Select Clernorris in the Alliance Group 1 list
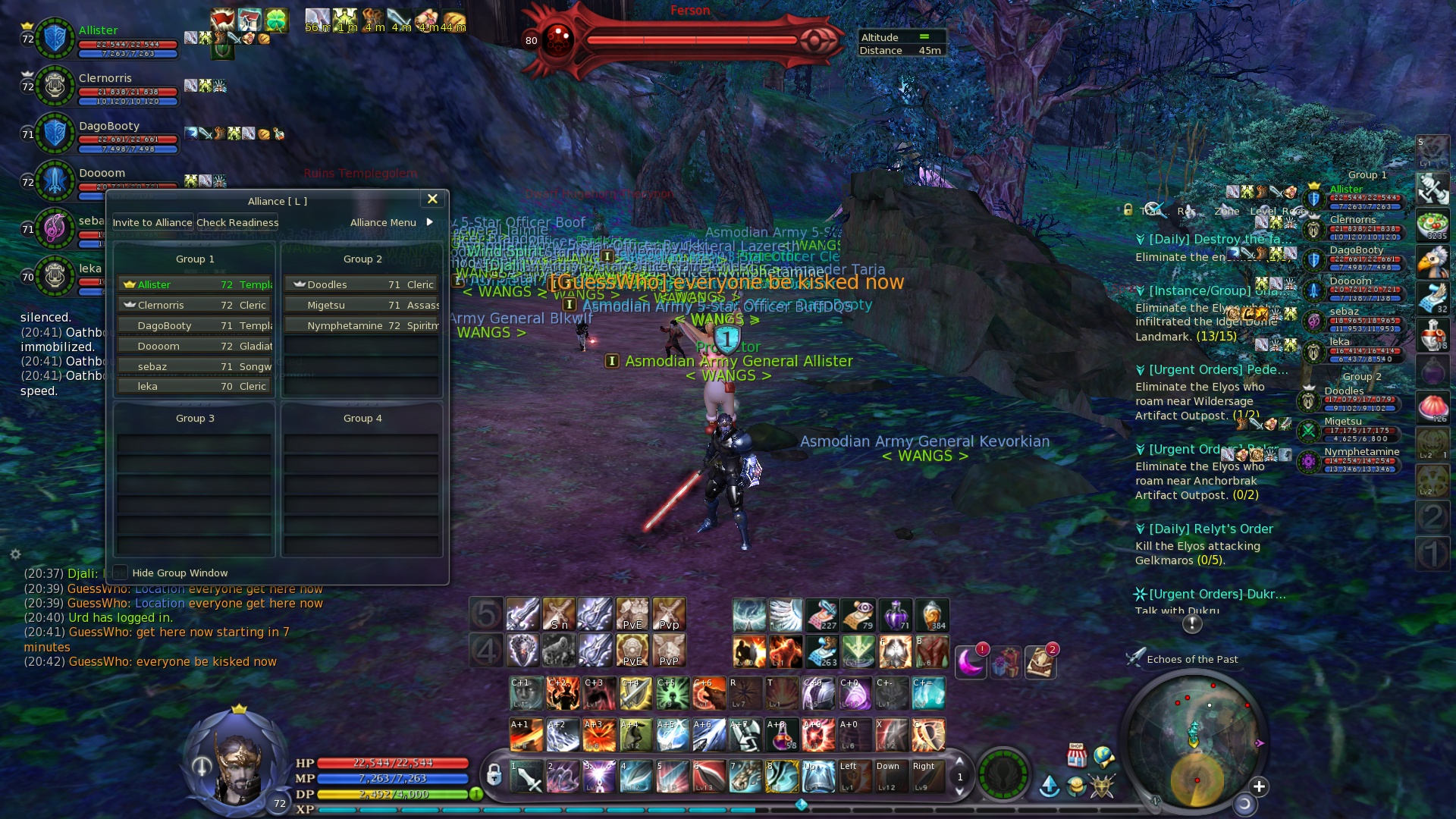The image size is (1456, 819). tap(194, 305)
